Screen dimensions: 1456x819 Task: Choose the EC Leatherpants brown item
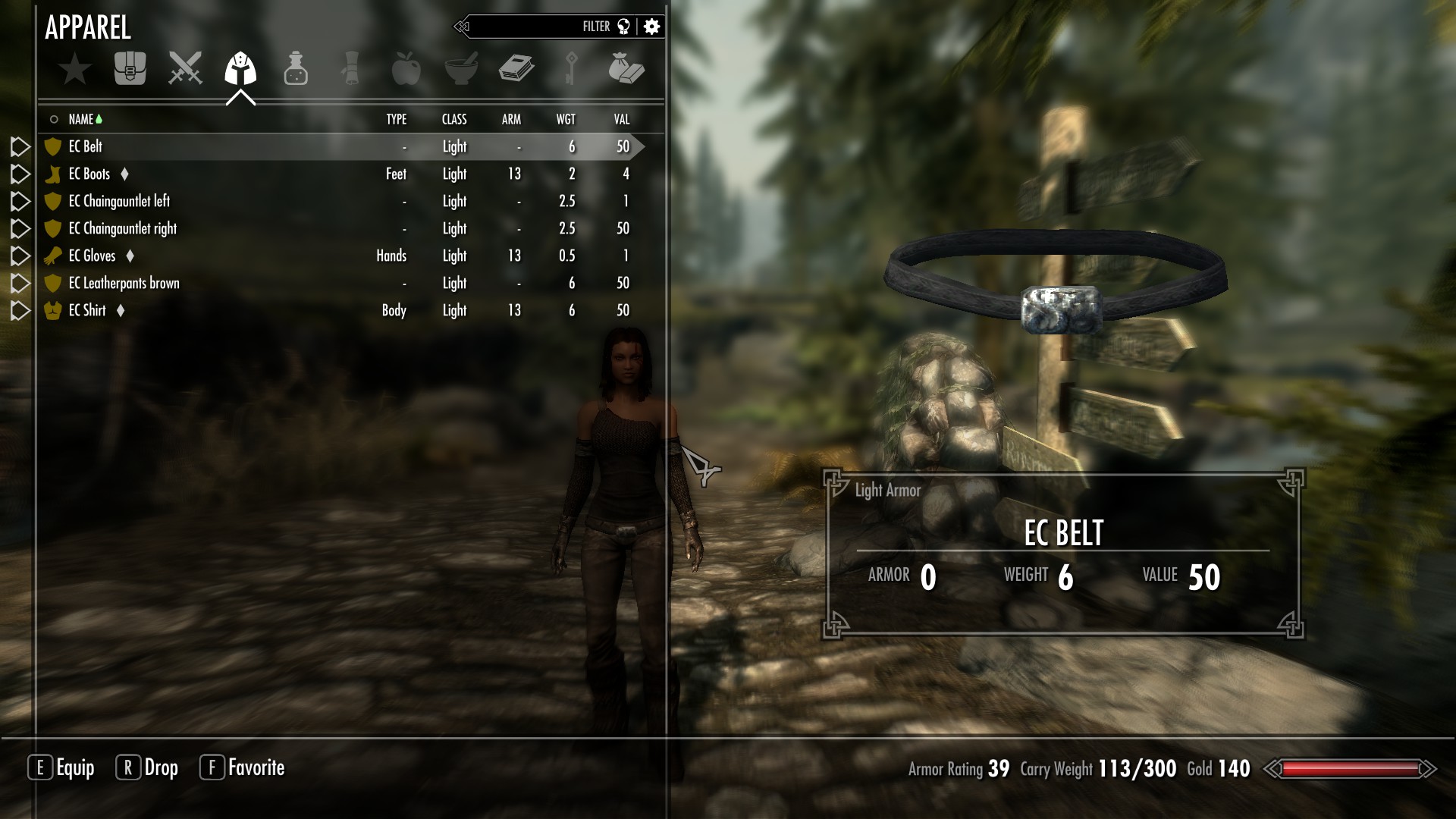point(124,283)
